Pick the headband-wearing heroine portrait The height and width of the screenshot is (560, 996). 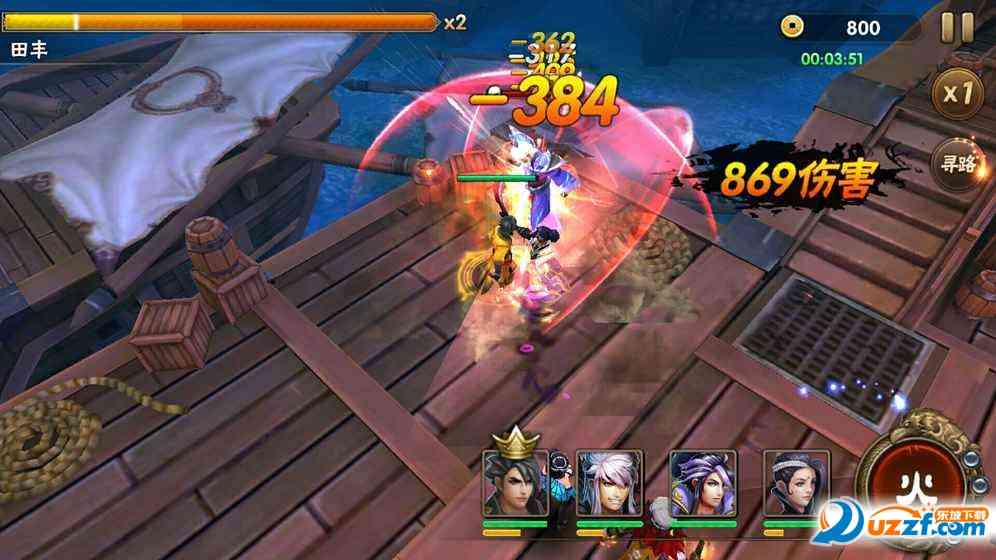796,483
